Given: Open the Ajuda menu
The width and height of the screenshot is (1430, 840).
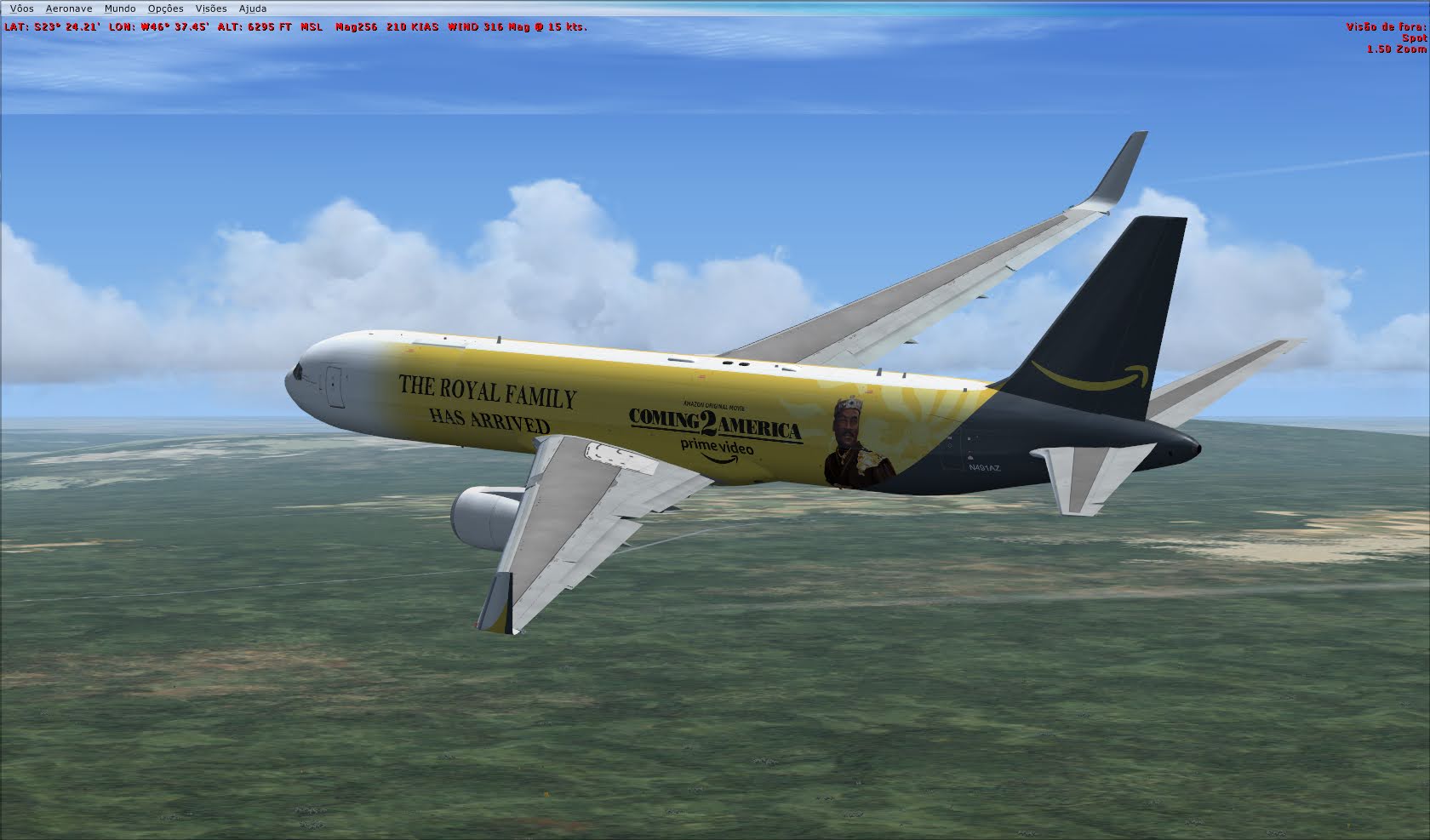Looking at the screenshot, I should [x=251, y=8].
